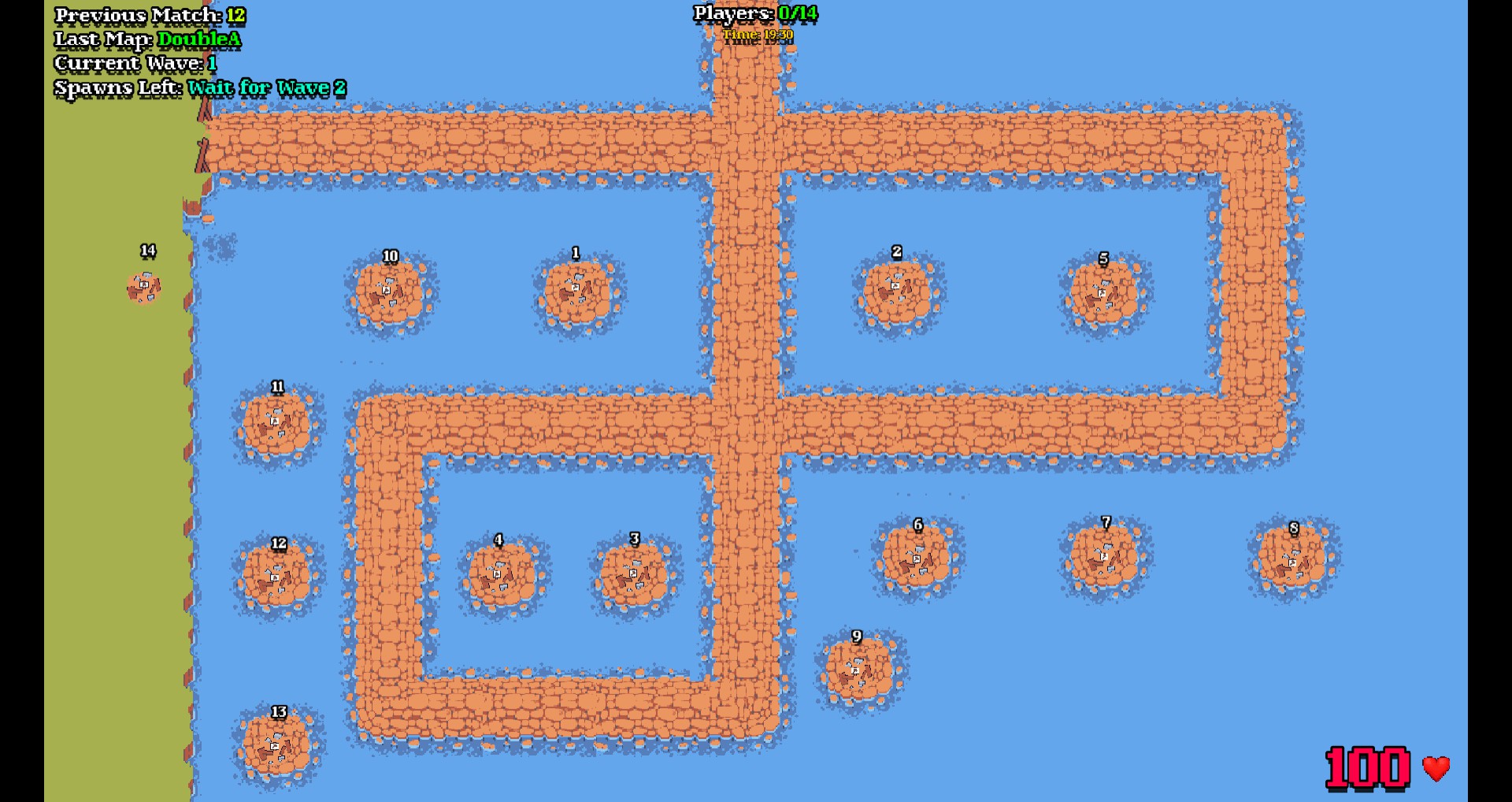Choose tower build spot number 10
Image resolution: width=1512 pixels, height=802 pixels.
point(390,292)
